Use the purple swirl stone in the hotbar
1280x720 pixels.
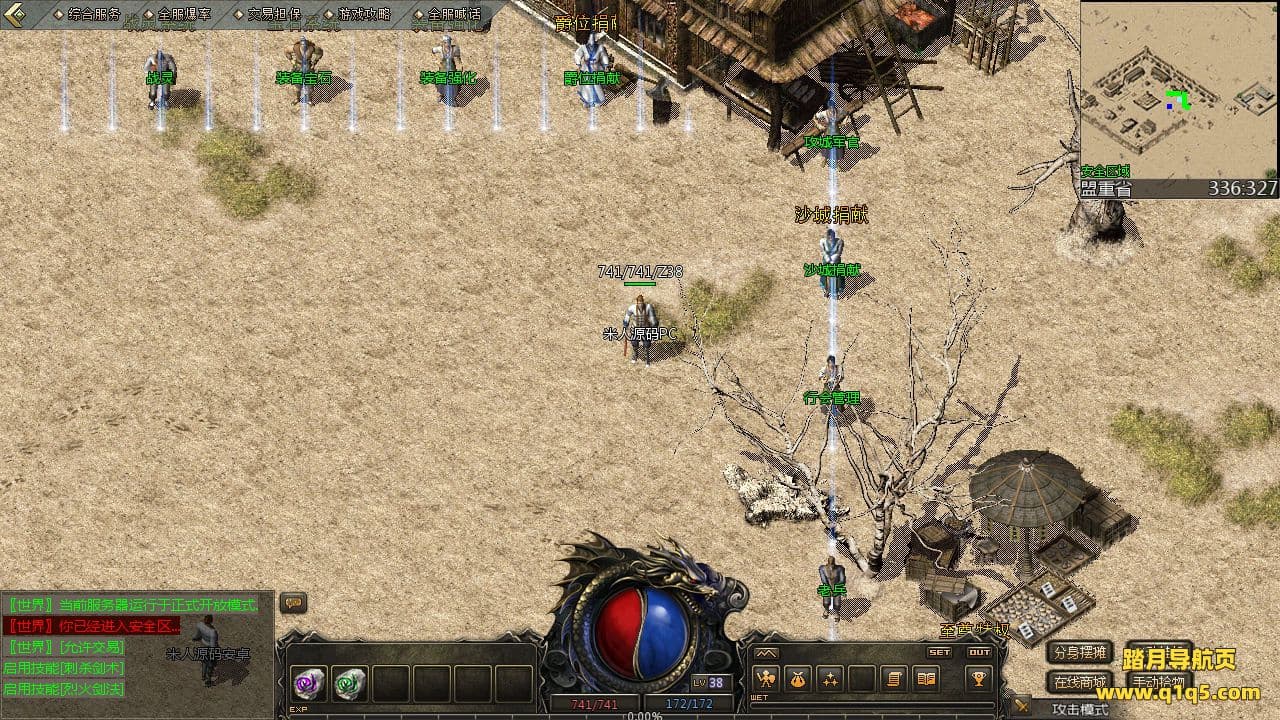tap(308, 684)
